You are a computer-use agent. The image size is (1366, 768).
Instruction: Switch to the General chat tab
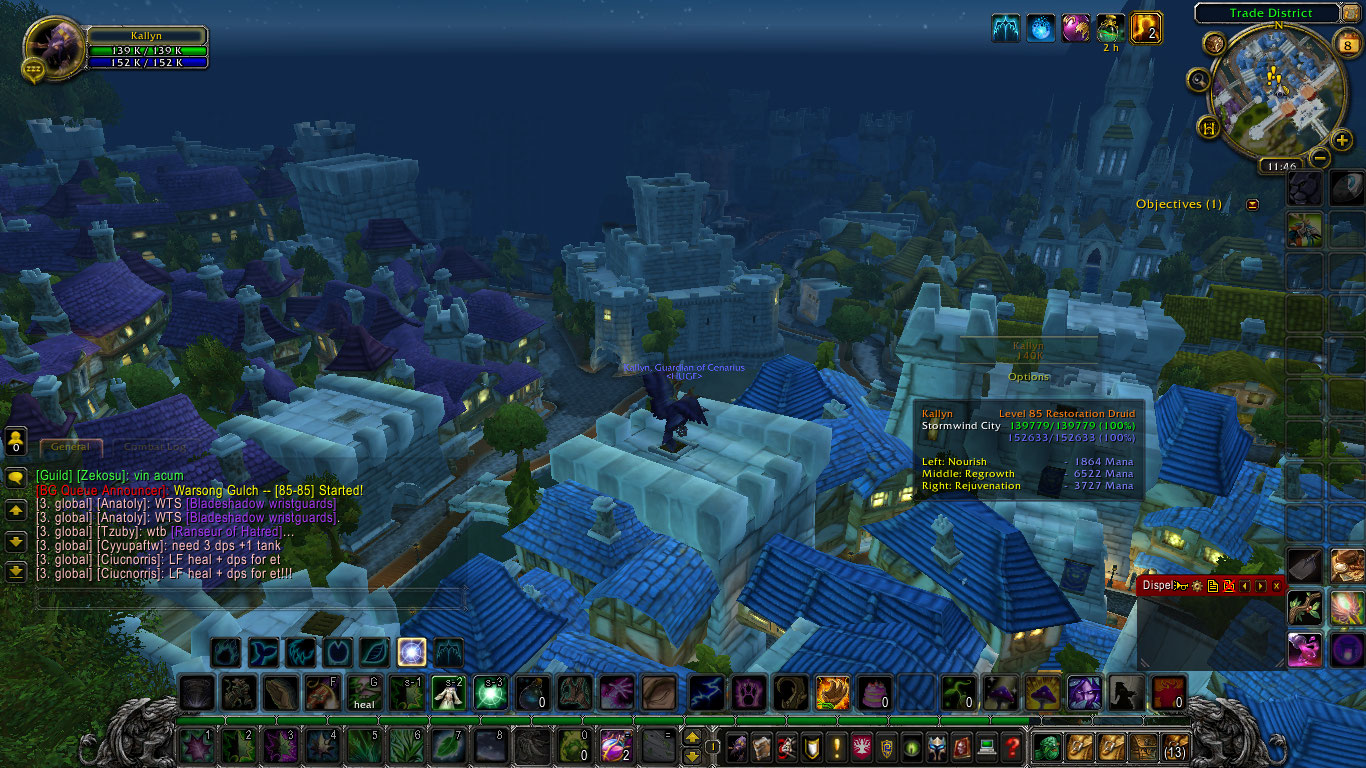pos(70,447)
